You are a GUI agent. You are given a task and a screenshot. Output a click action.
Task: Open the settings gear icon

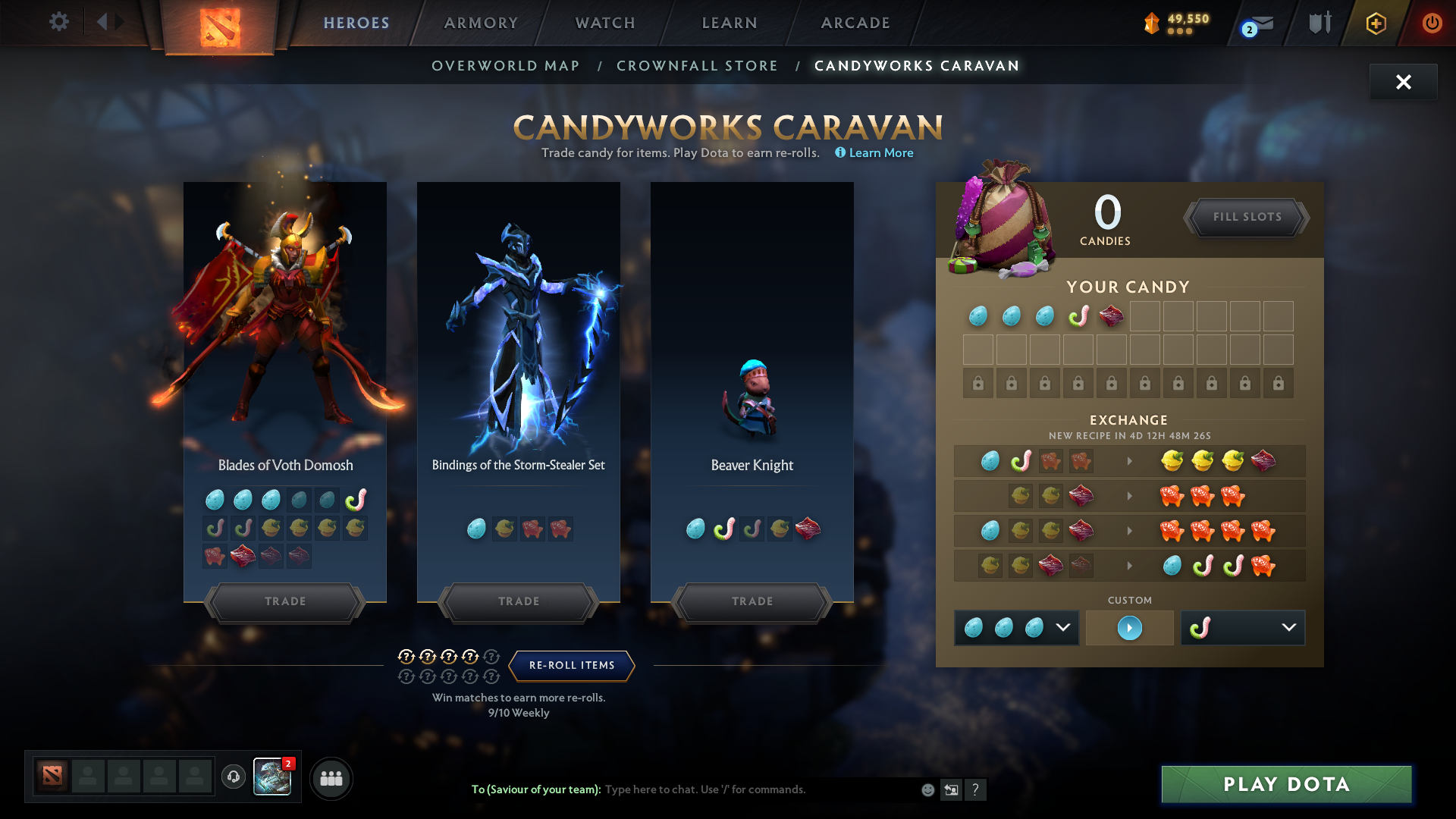click(x=58, y=22)
